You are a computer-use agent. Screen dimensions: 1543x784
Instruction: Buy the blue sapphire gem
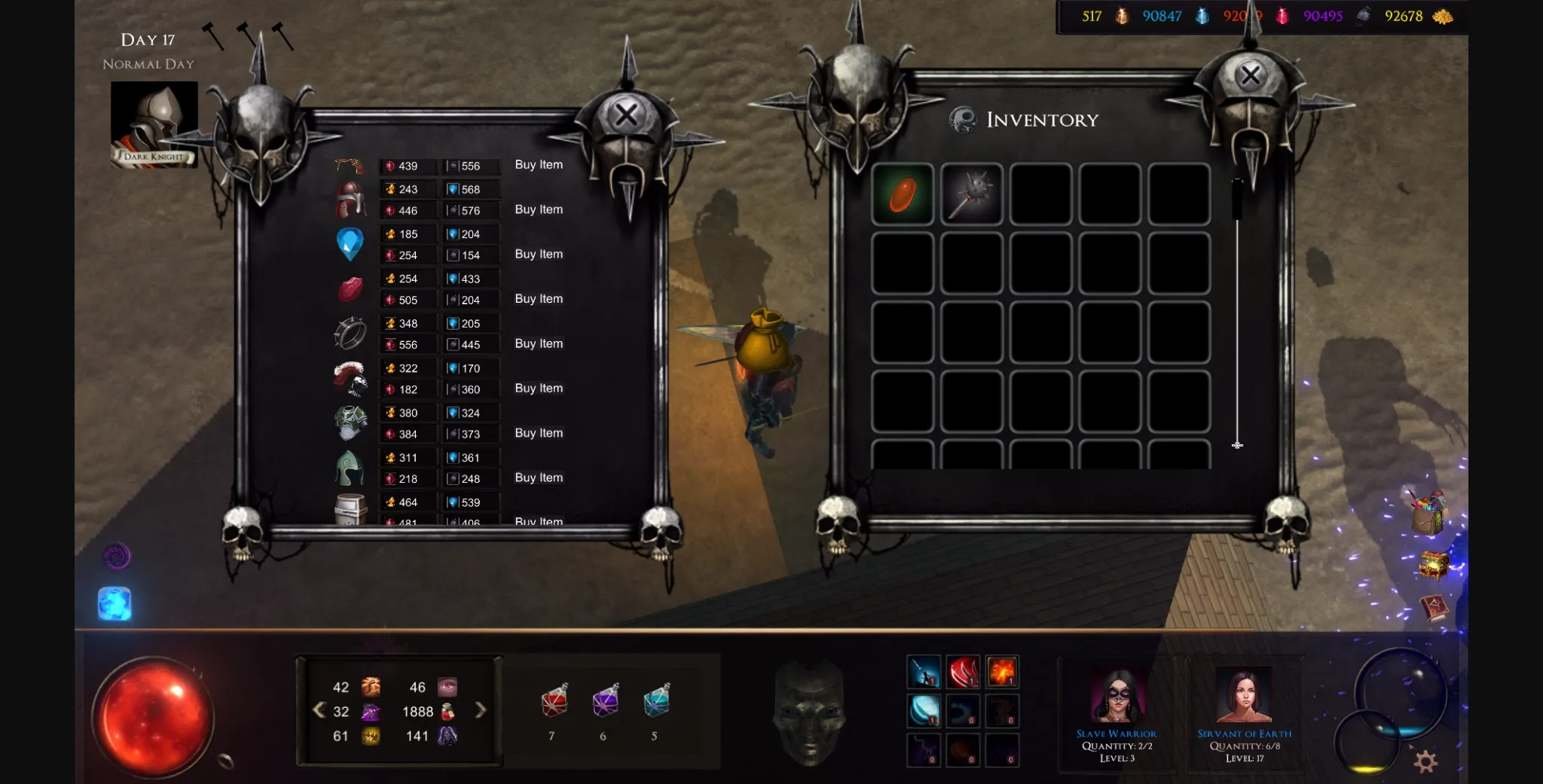[539, 255]
